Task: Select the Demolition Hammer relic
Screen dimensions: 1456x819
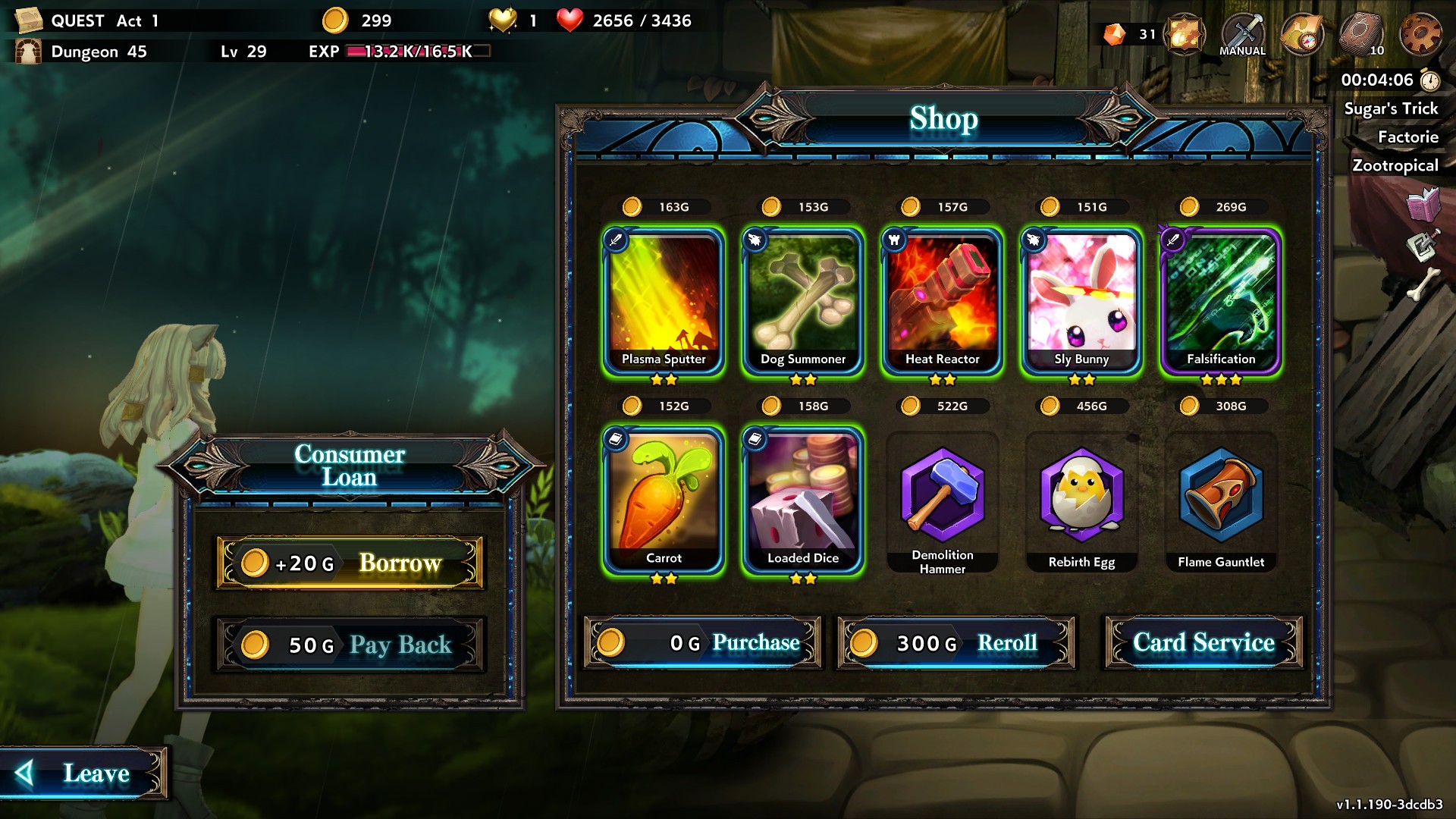Action: [x=943, y=502]
